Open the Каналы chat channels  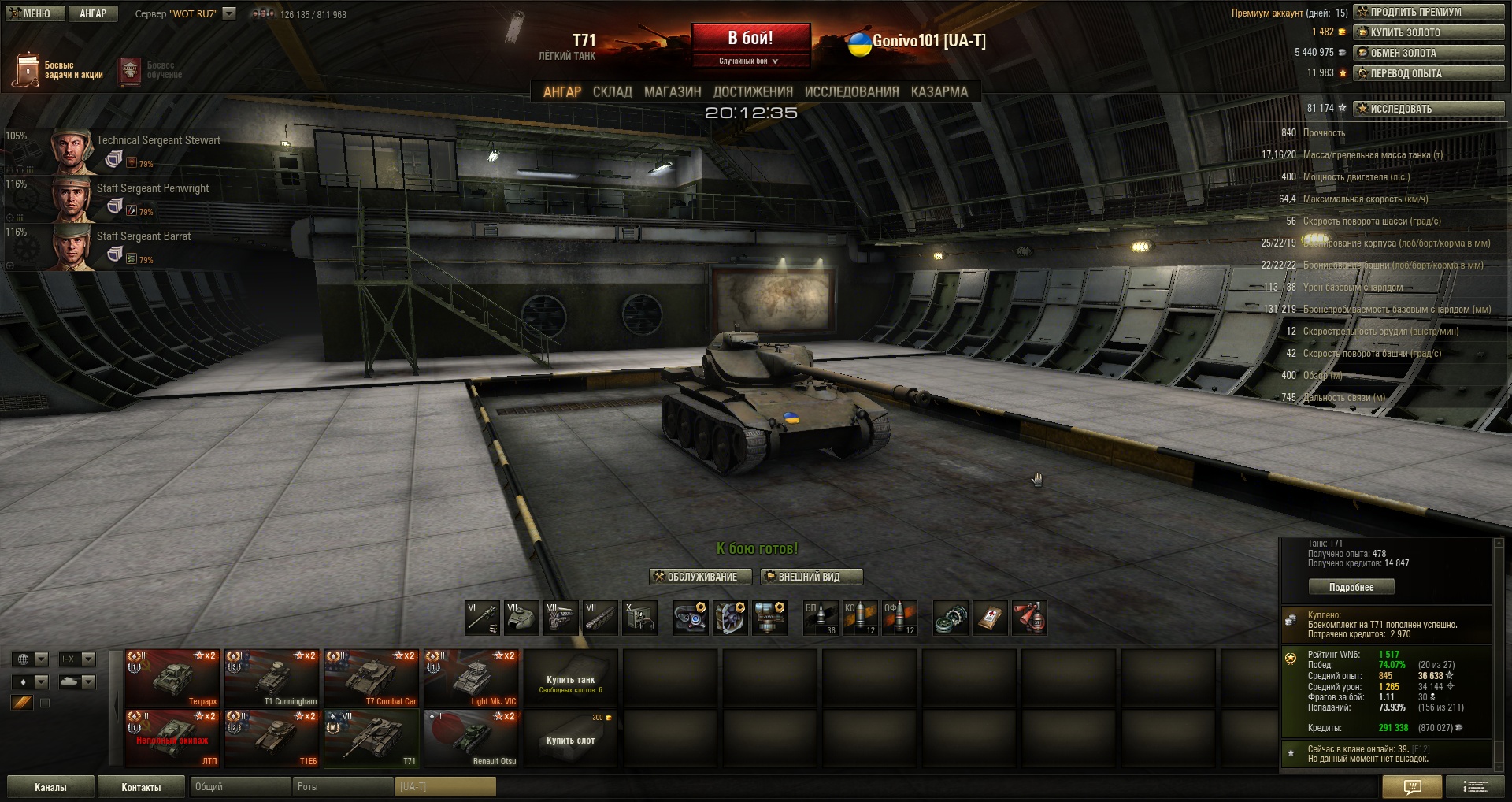tap(50, 787)
